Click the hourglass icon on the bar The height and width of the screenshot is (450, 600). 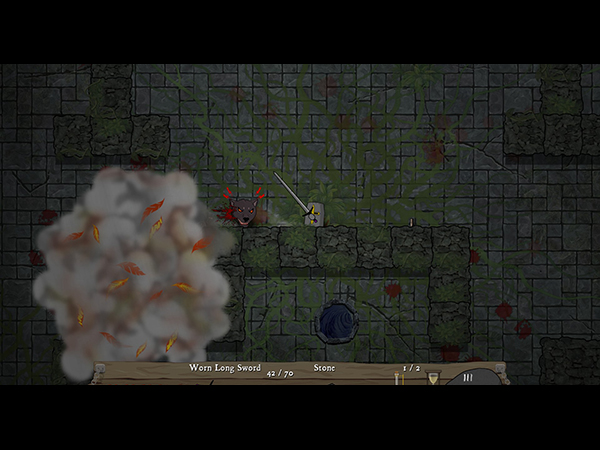point(433,378)
